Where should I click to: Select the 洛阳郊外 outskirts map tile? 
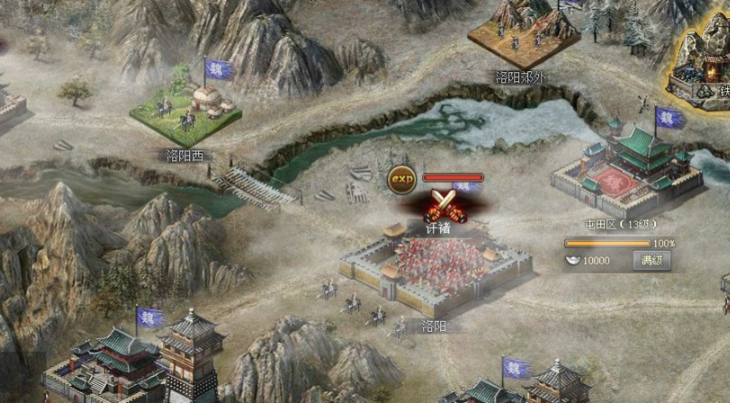pos(523,34)
